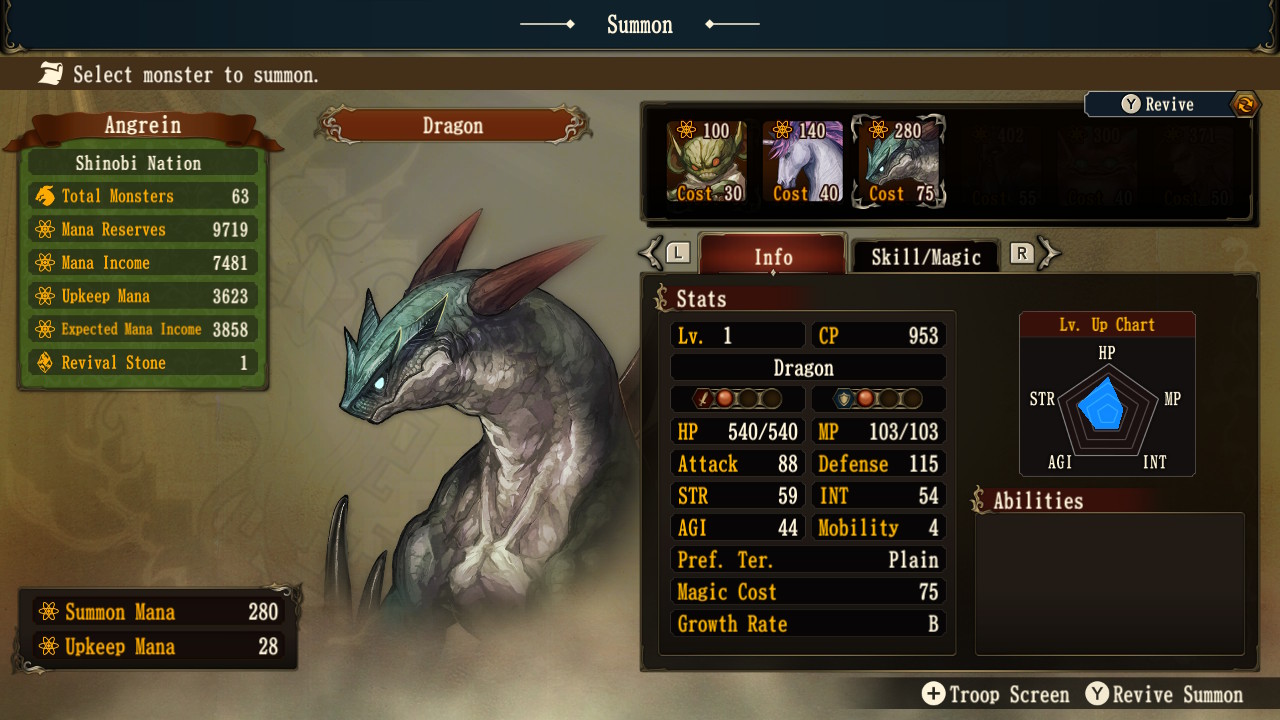The height and width of the screenshot is (720, 1280).
Task: Click the mana flower icon beside Mana Reserves
Action: point(44,229)
